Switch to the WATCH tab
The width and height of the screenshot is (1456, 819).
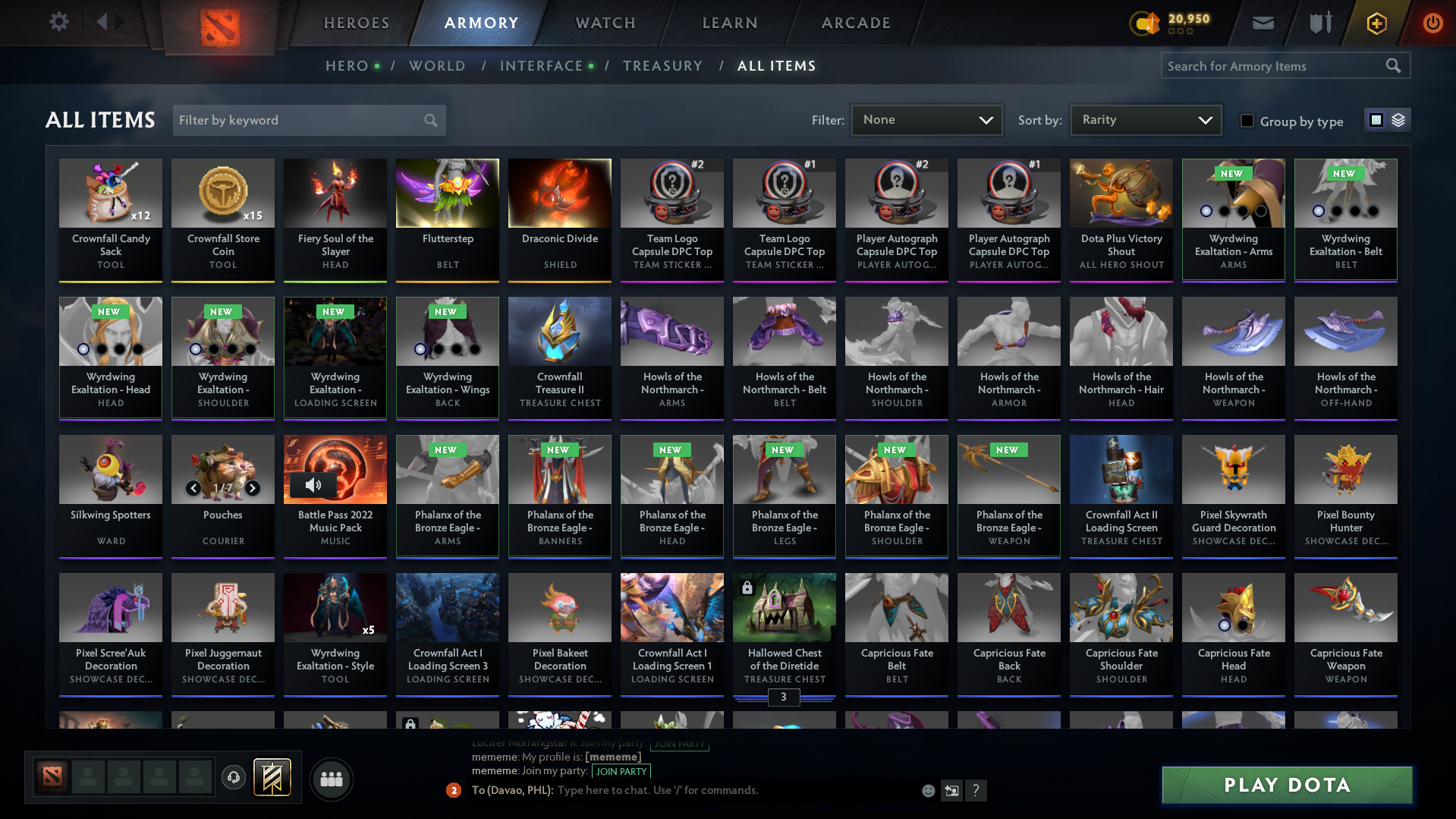(x=605, y=23)
